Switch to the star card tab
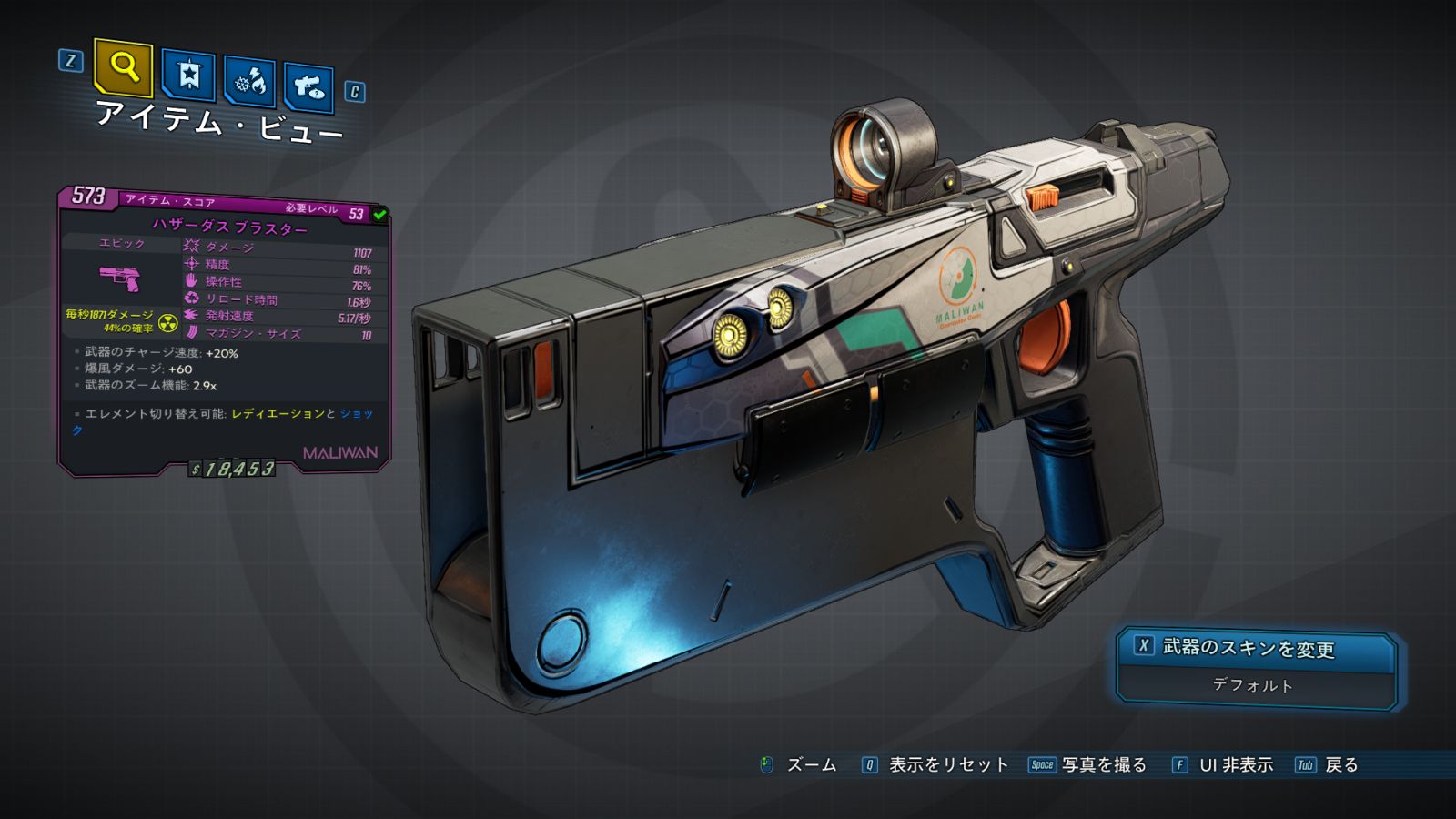 coord(188,76)
